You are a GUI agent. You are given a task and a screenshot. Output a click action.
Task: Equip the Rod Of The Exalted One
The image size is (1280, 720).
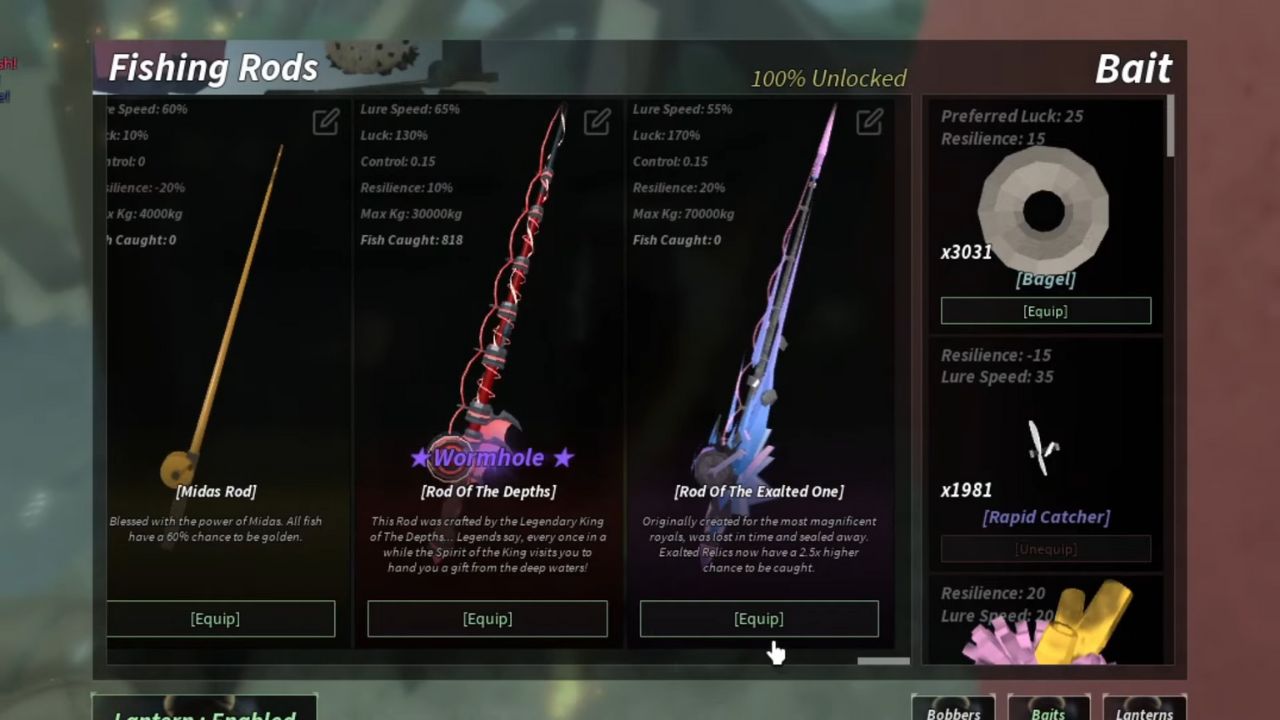(x=759, y=618)
